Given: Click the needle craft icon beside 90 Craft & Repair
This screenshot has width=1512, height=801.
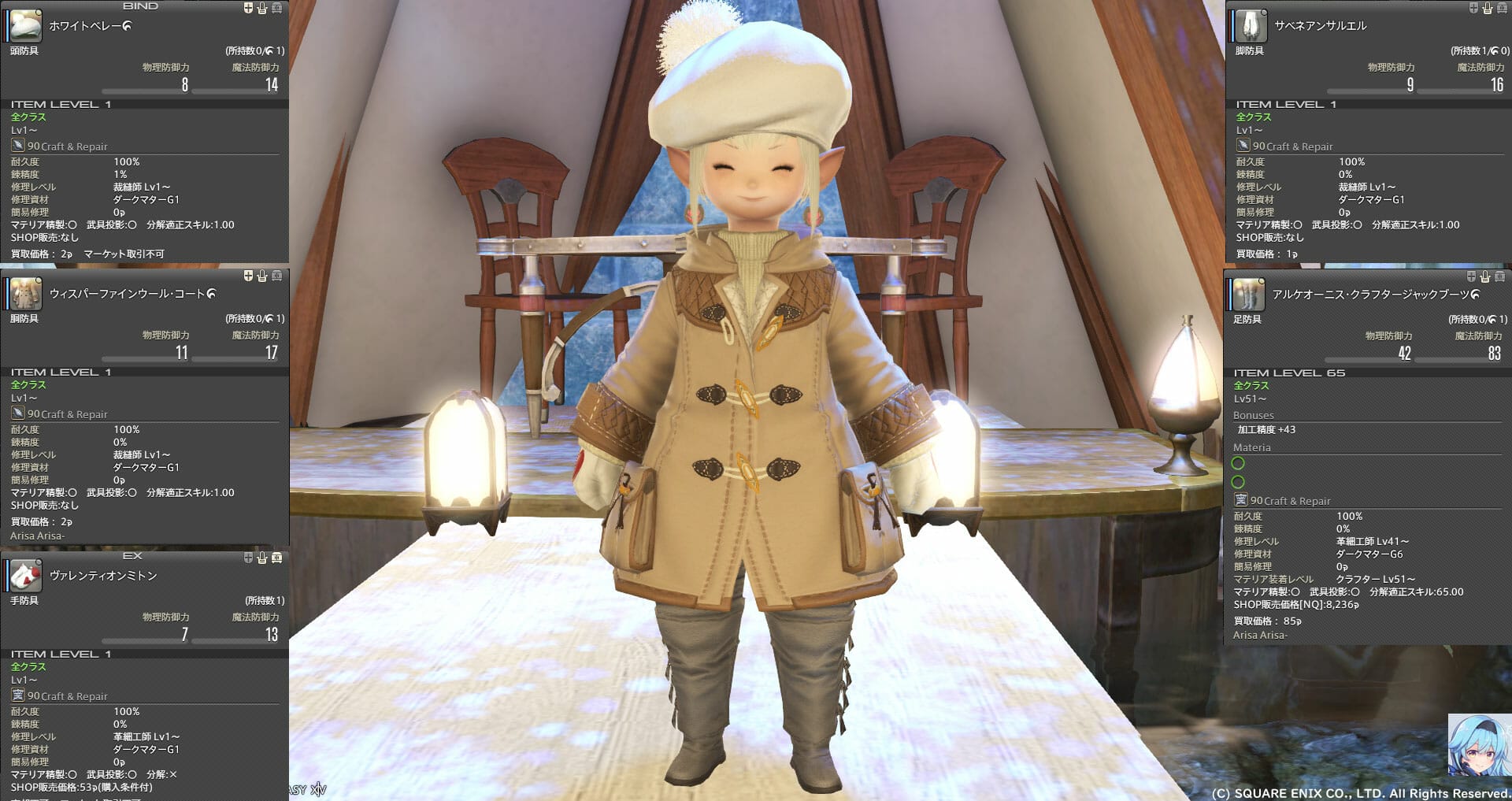Looking at the screenshot, I should (17, 145).
